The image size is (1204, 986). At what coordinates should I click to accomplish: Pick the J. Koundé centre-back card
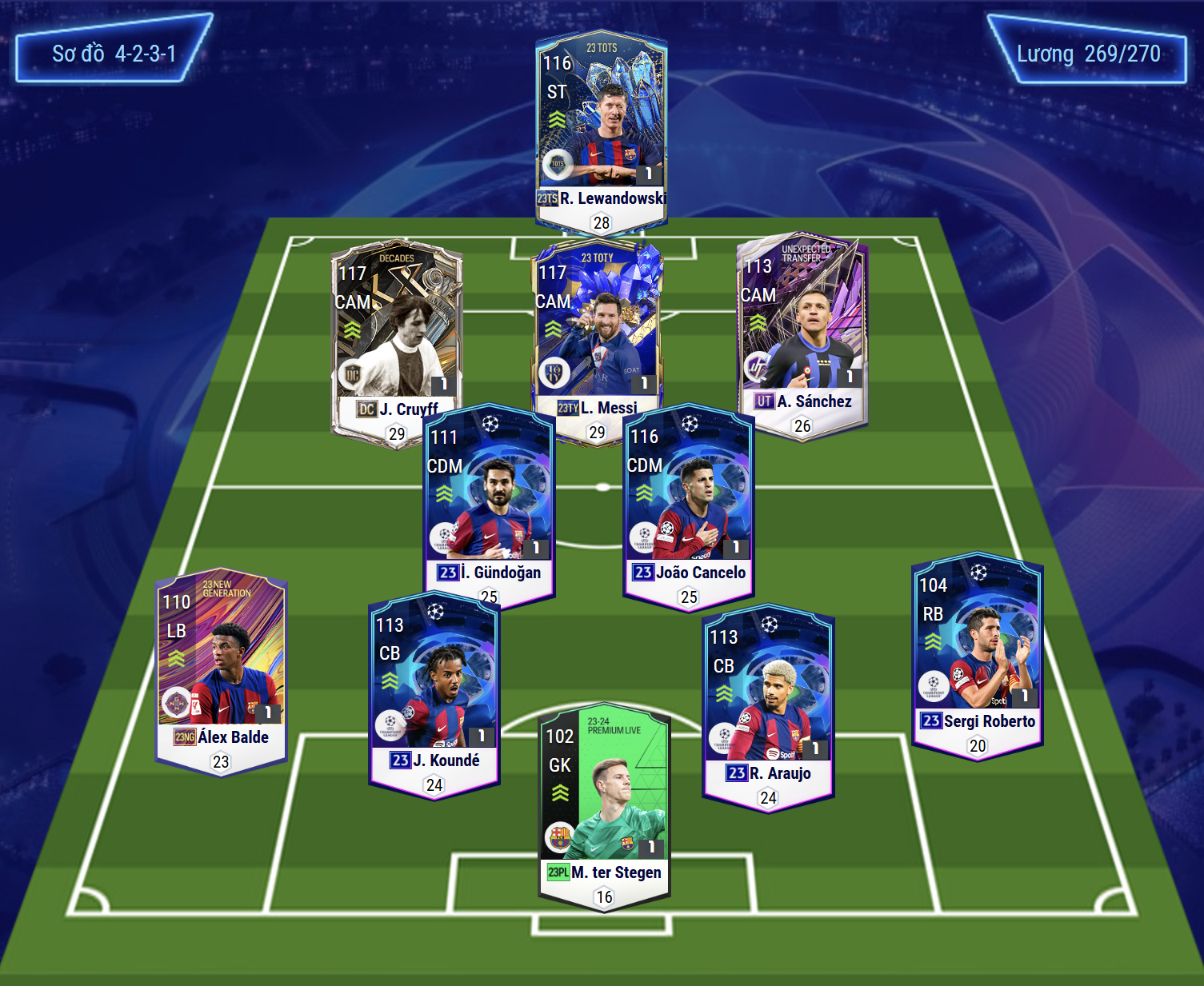coord(434,688)
